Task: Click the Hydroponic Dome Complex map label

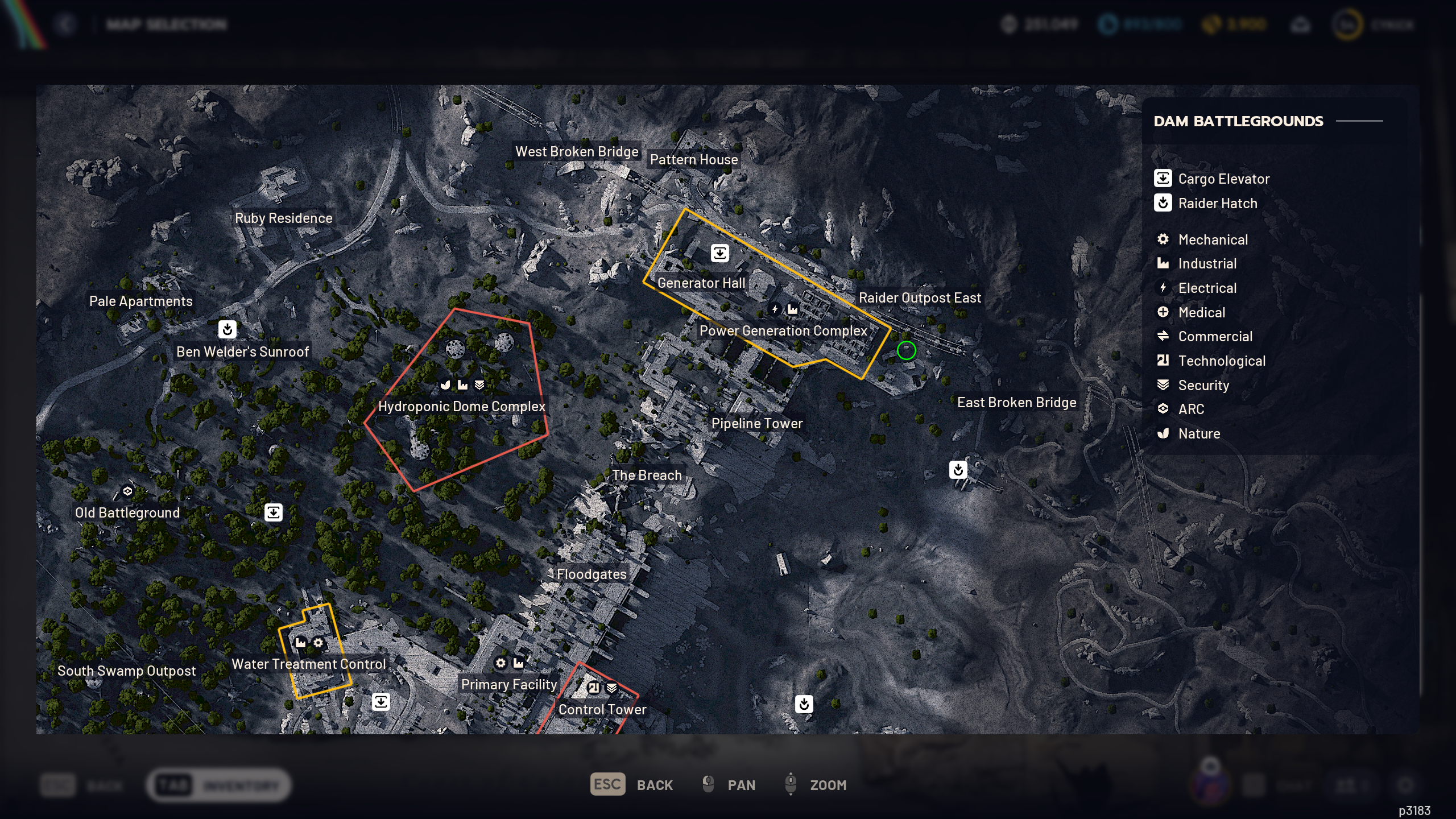Action: tap(461, 406)
